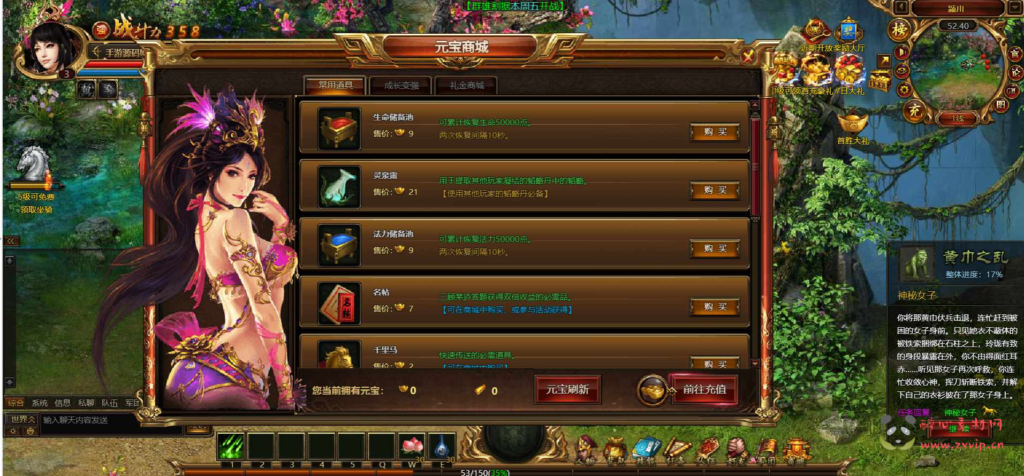Open the 首胜大礼 gold ingot icon

(x=852, y=123)
